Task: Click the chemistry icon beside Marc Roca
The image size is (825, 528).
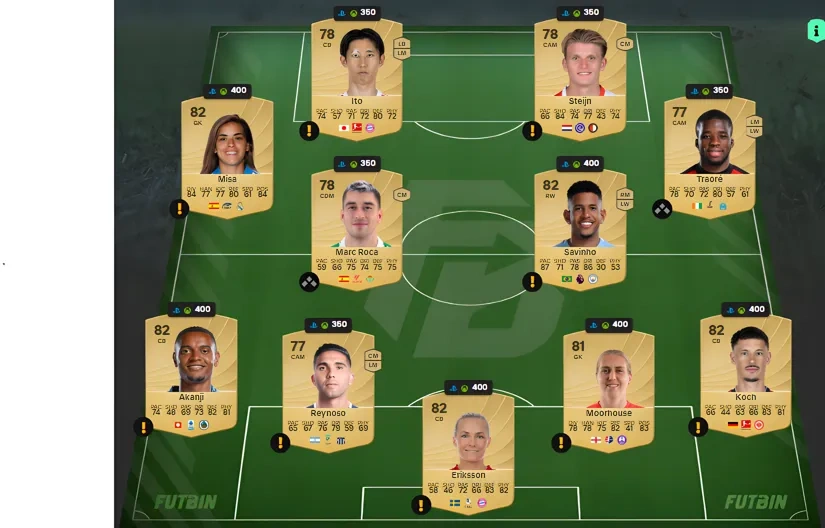Action: (309, 282)
